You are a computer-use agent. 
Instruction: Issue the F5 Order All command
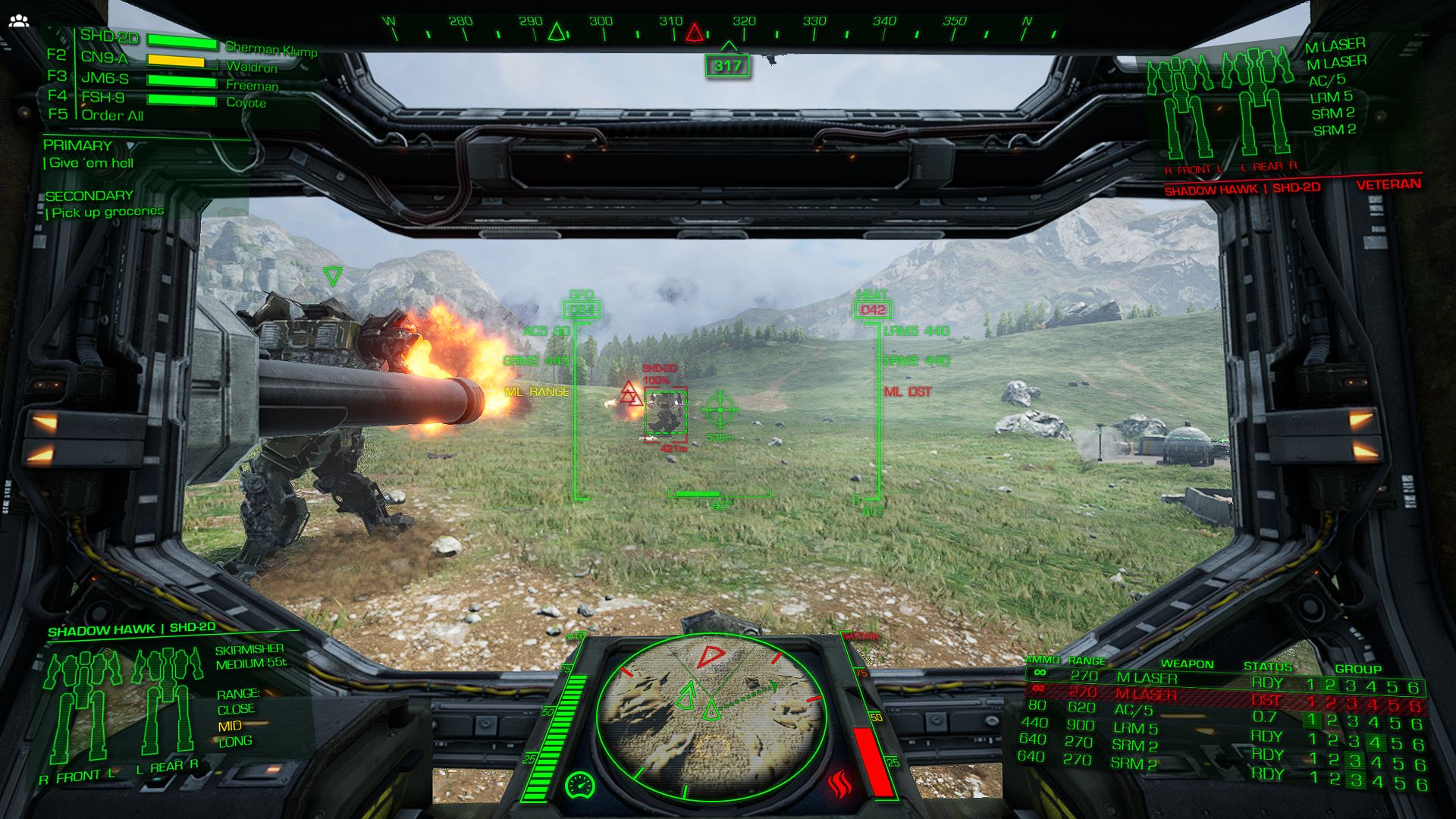click(114, 115)
